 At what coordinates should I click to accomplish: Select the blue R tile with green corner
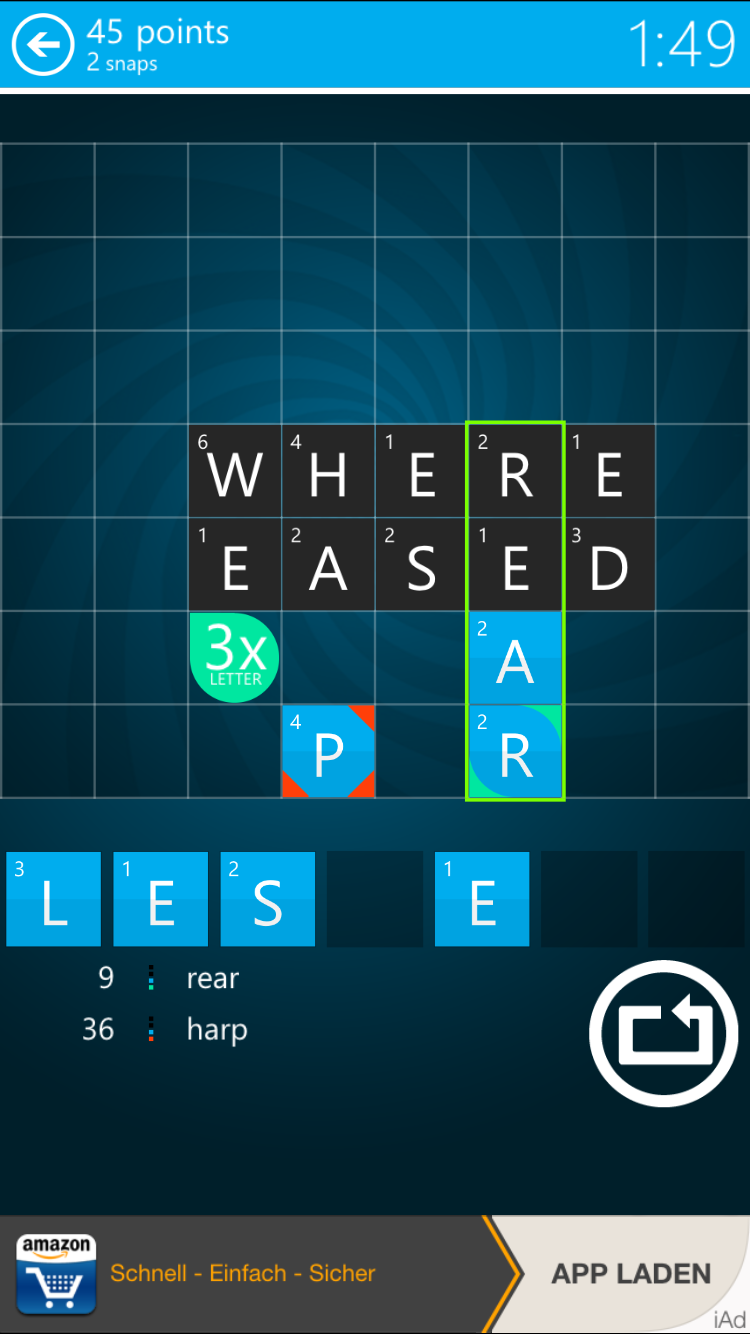pos(515,751)
